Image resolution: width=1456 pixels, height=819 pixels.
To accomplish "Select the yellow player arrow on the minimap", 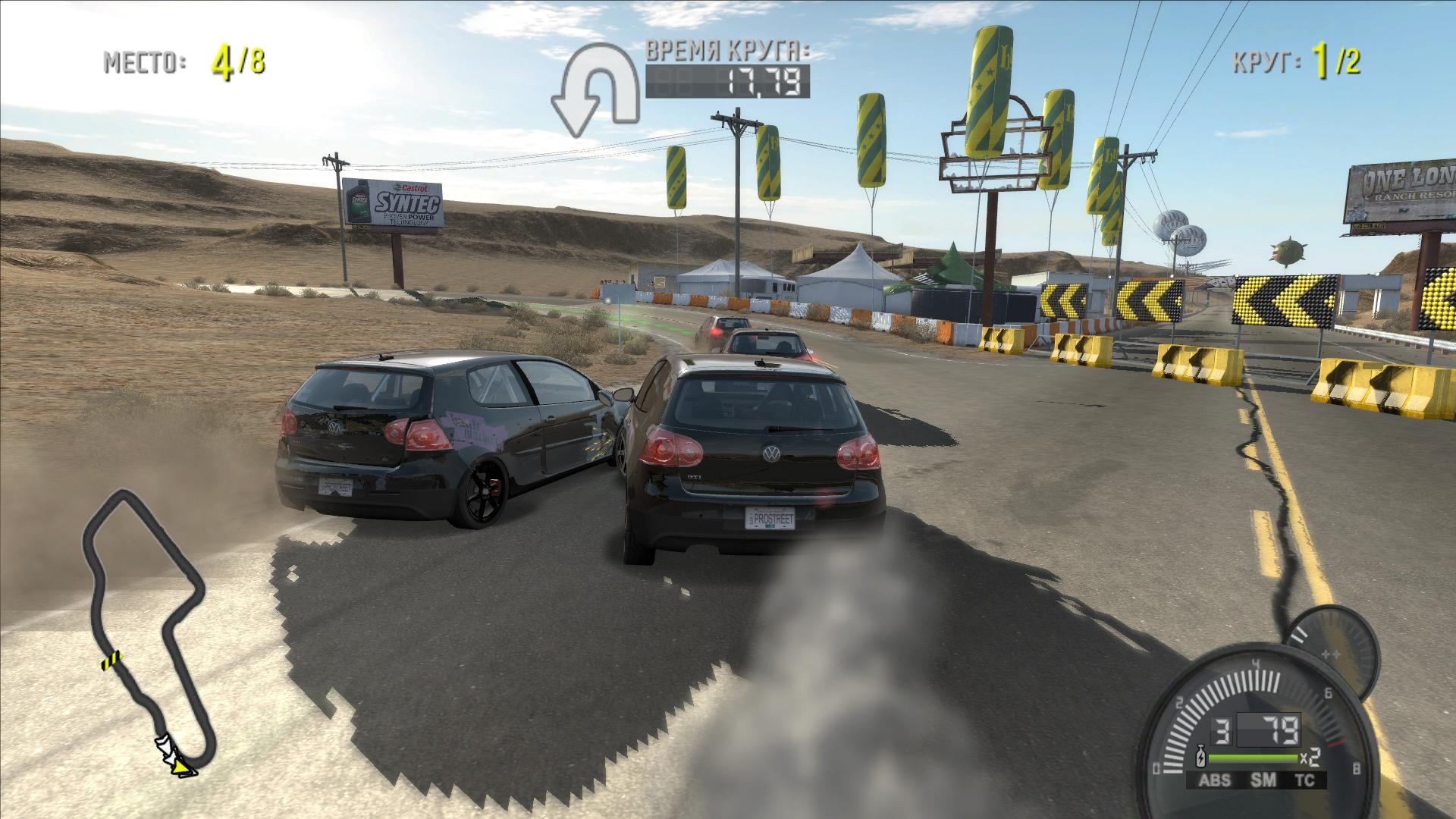I will click(x=182, y=768).
